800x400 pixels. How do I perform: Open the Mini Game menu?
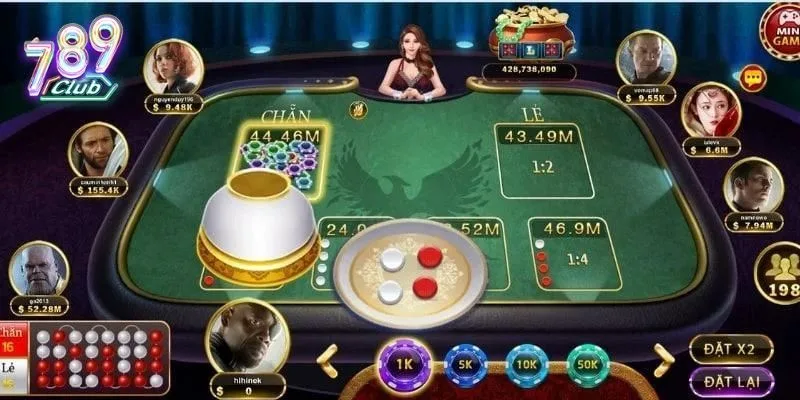point(780,30)
